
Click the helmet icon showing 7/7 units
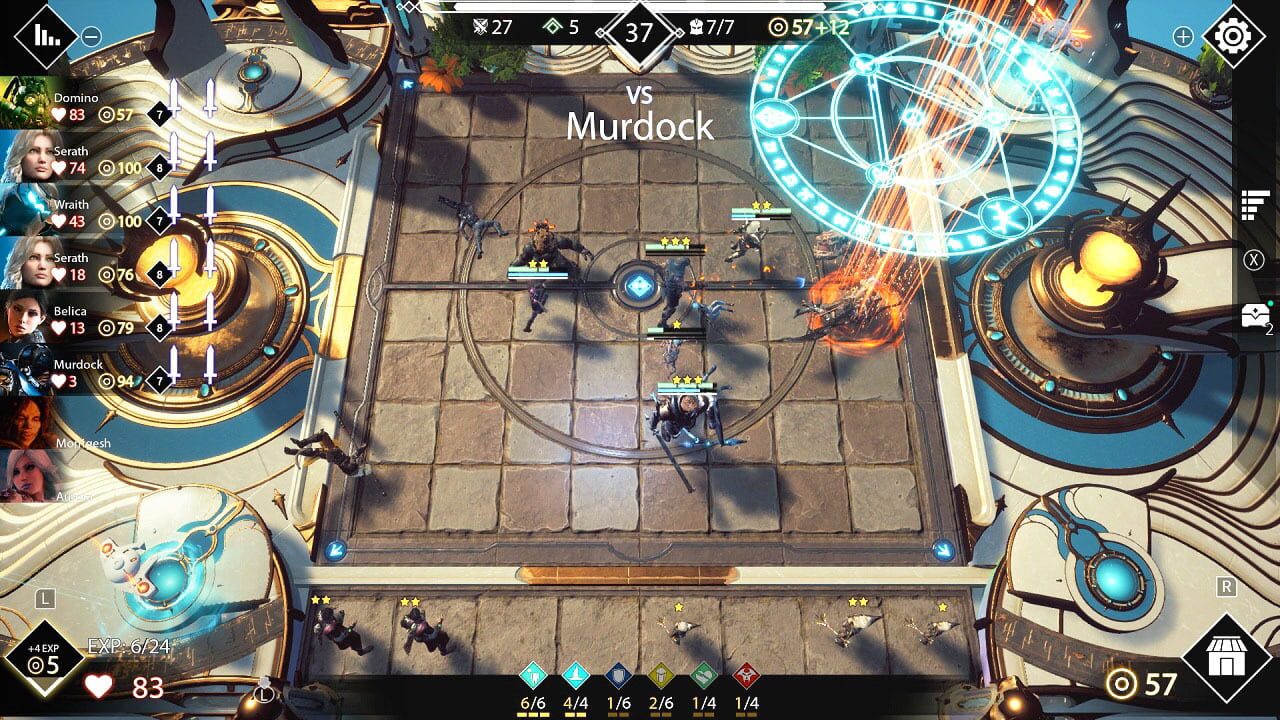[697, 27]
